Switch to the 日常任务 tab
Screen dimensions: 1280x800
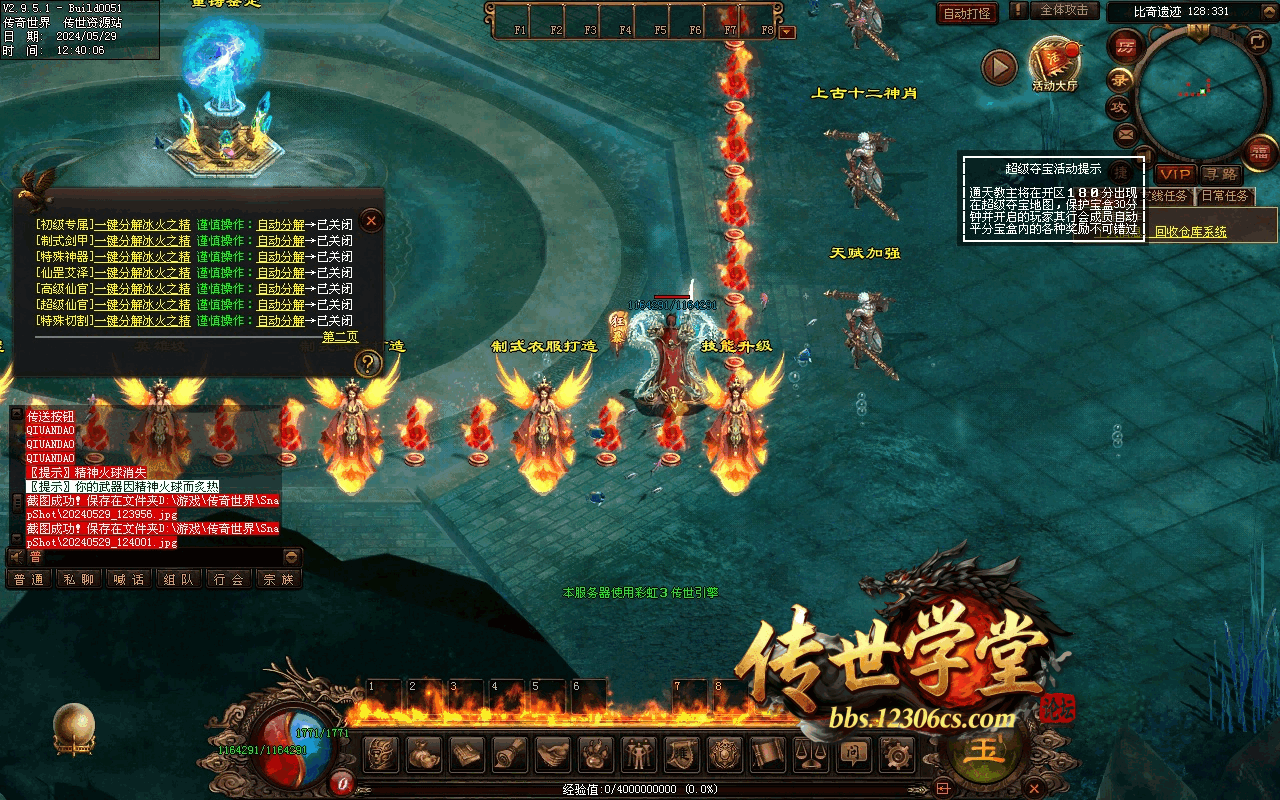[x=1225, y=196]
